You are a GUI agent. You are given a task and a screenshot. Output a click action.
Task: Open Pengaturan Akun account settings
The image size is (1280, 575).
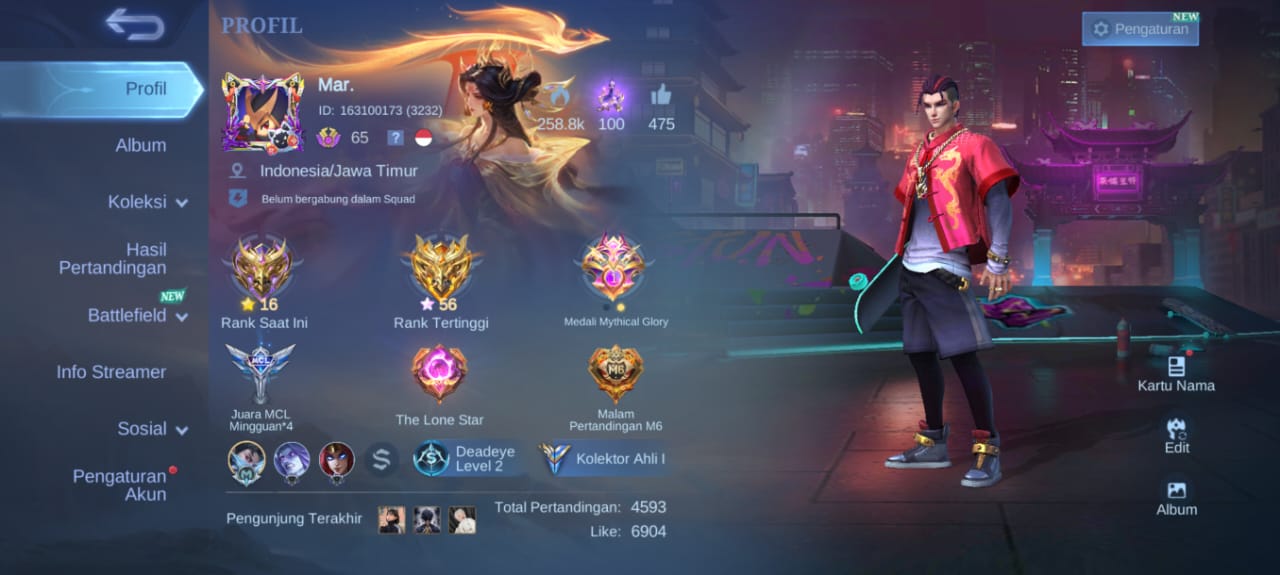coord(119,485)
